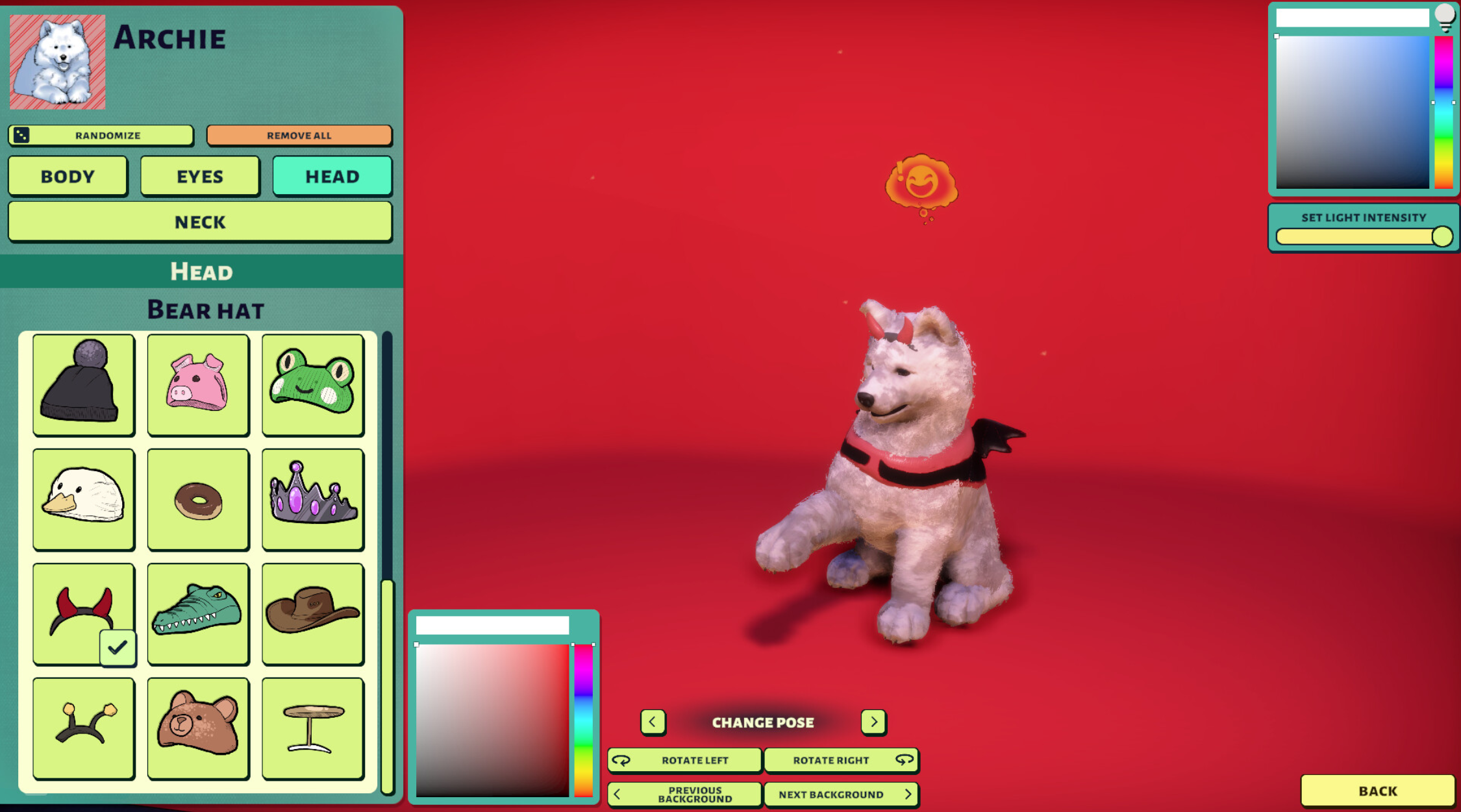Deselect the checked devil horns headband
1461x812 pixels.
click(x=83, y=613)
